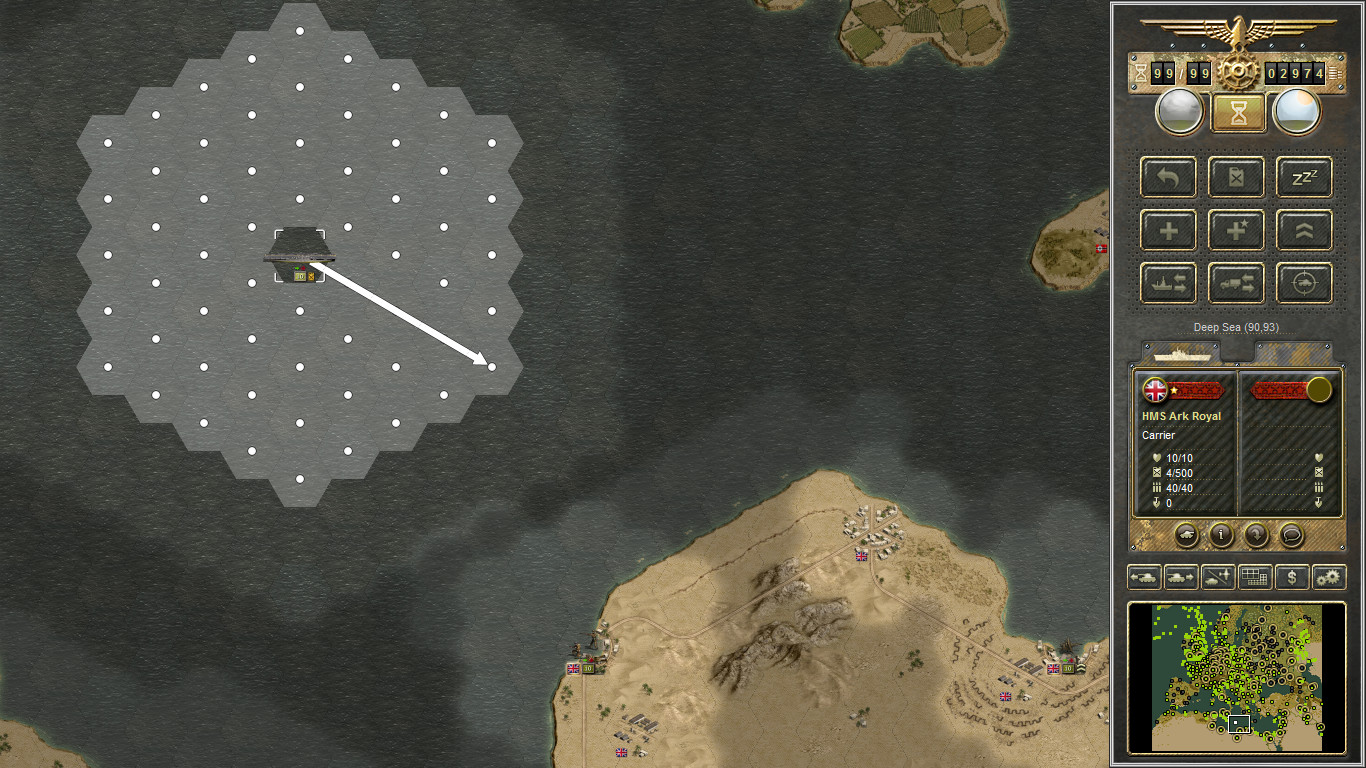Use the fuel canister supply button
This screenshot has height=768, width=1366.
pyautogui.click(x=1236, y=178)
